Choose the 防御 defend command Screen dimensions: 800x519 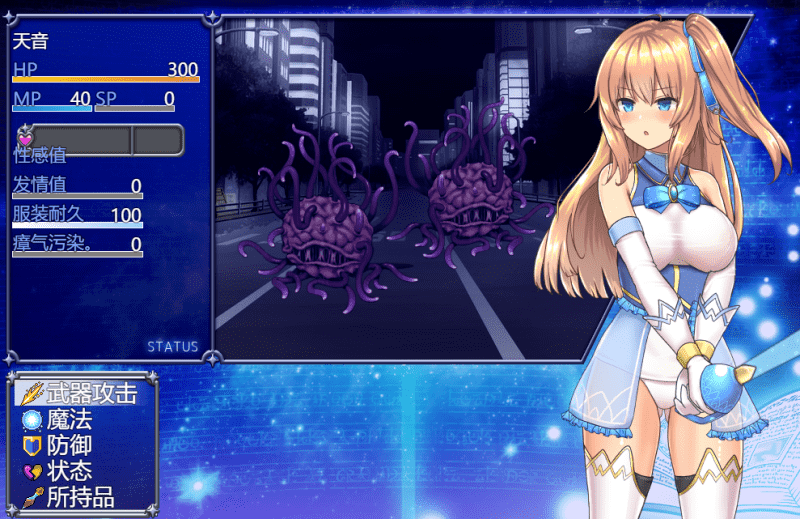click(x=68, y=445)
